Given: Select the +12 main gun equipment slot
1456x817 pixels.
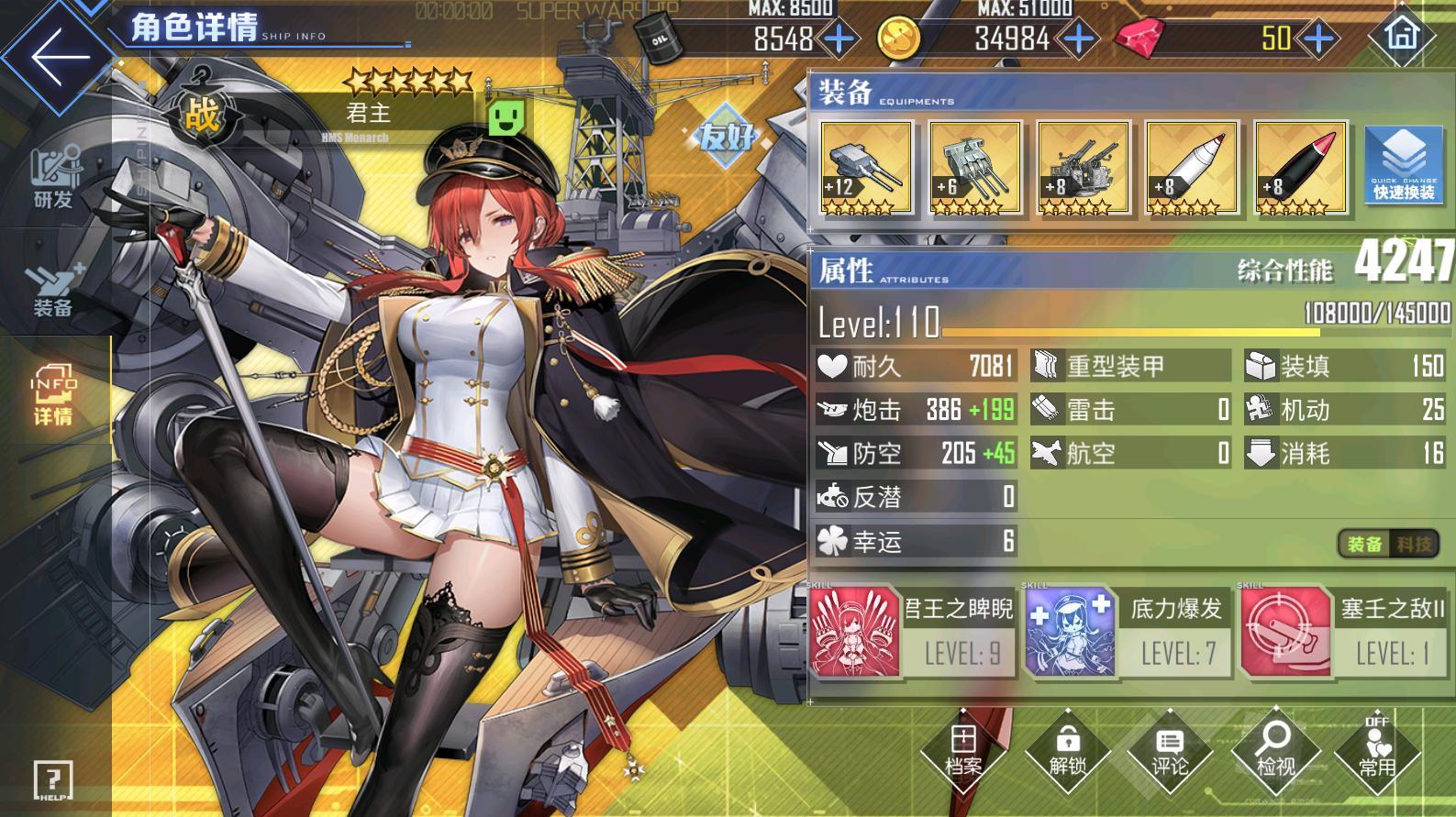Looking at the screenshot, I should (x=865, y=168).
